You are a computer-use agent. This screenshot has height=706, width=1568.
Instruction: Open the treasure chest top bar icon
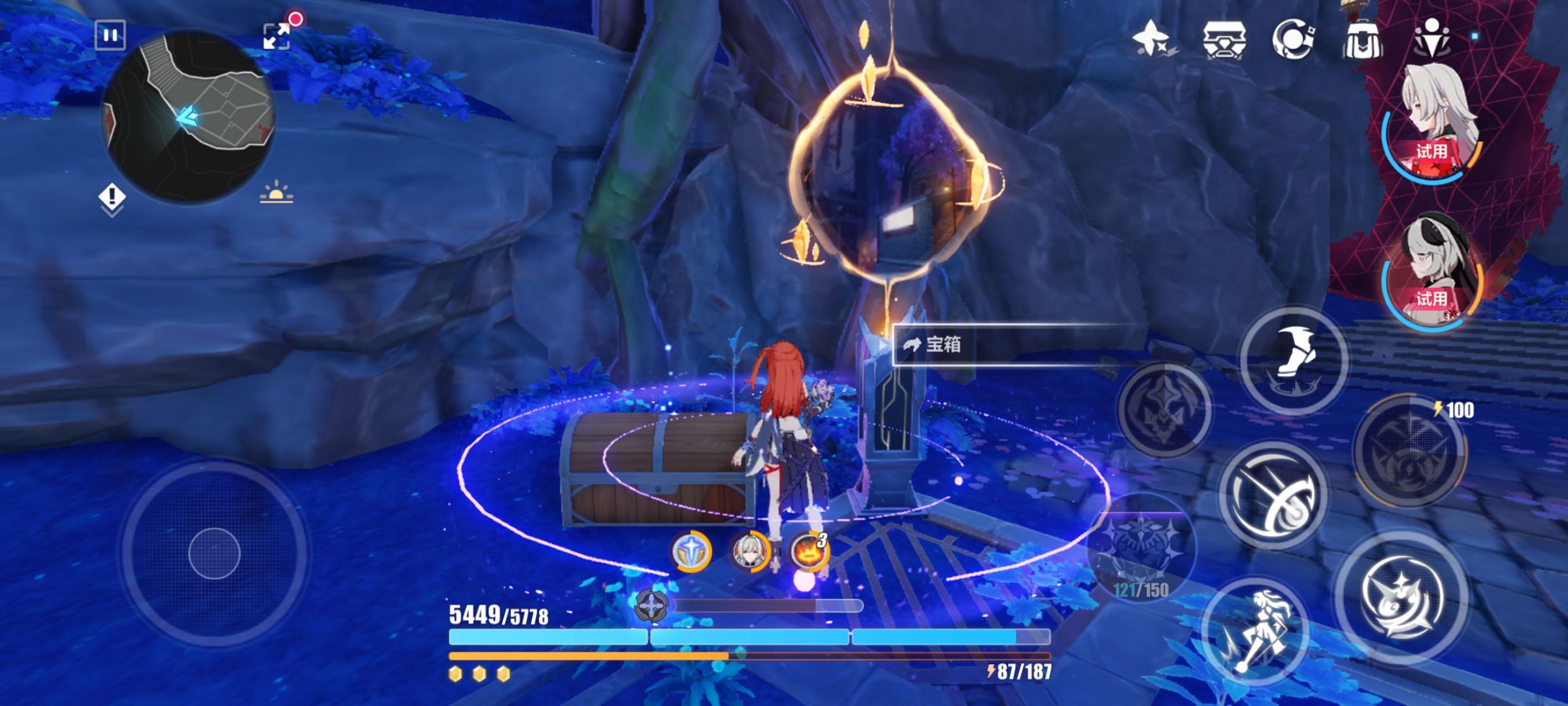point(1224,39)
